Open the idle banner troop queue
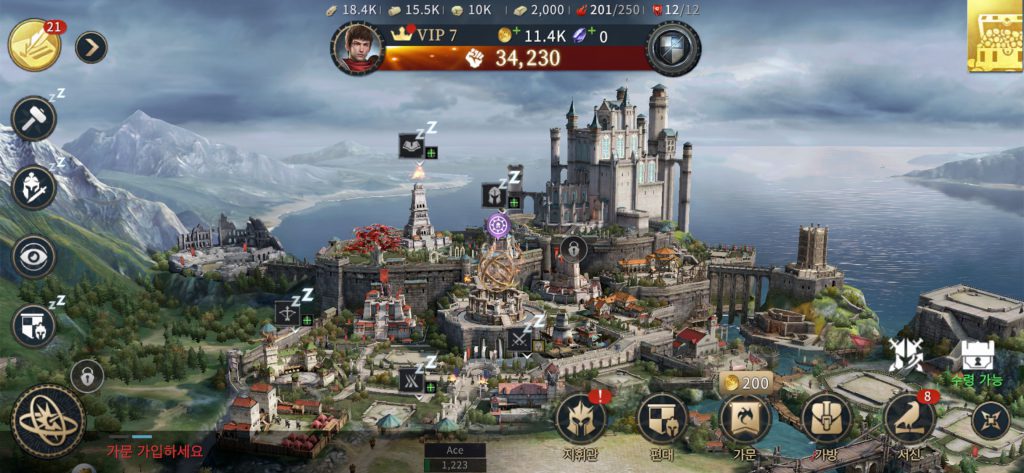Viewport: 1024px width, 473px height. tap(33, 326)
